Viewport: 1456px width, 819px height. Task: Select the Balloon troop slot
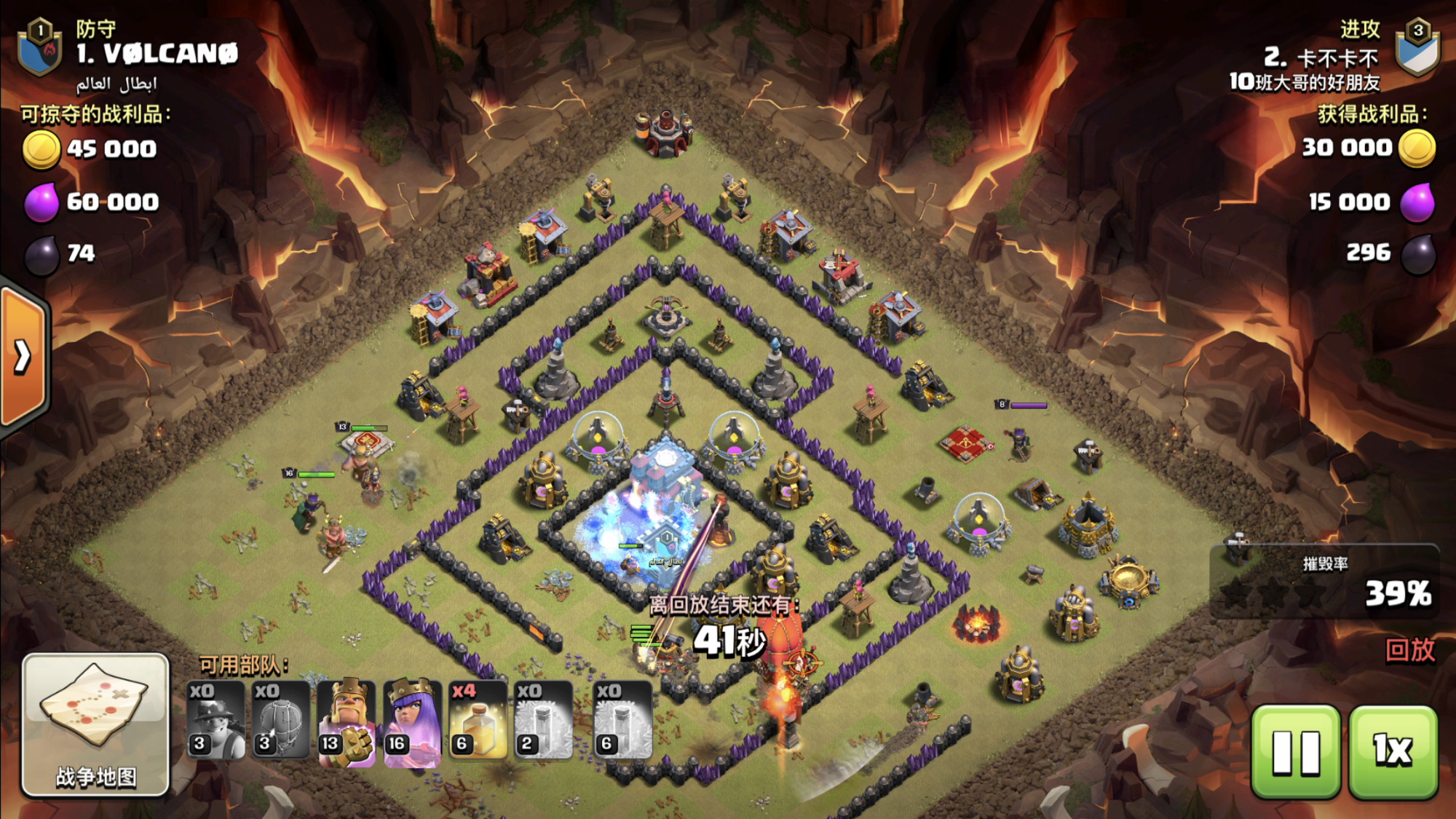pyautogui.click(x=281, y=721)
